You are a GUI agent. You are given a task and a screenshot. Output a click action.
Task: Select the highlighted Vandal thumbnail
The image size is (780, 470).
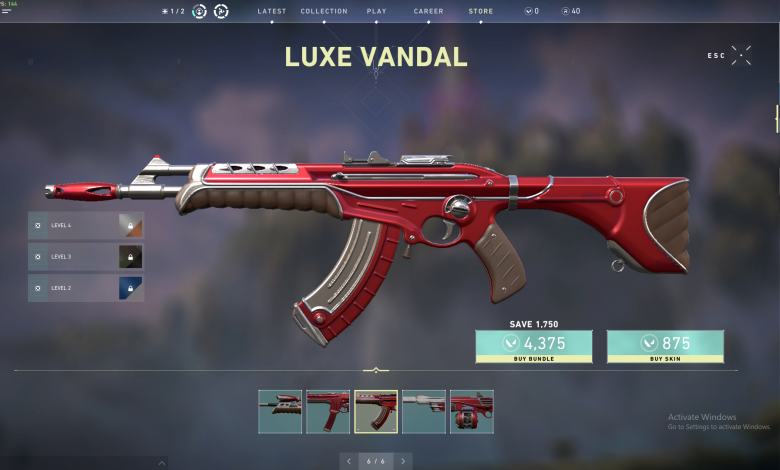376,411
